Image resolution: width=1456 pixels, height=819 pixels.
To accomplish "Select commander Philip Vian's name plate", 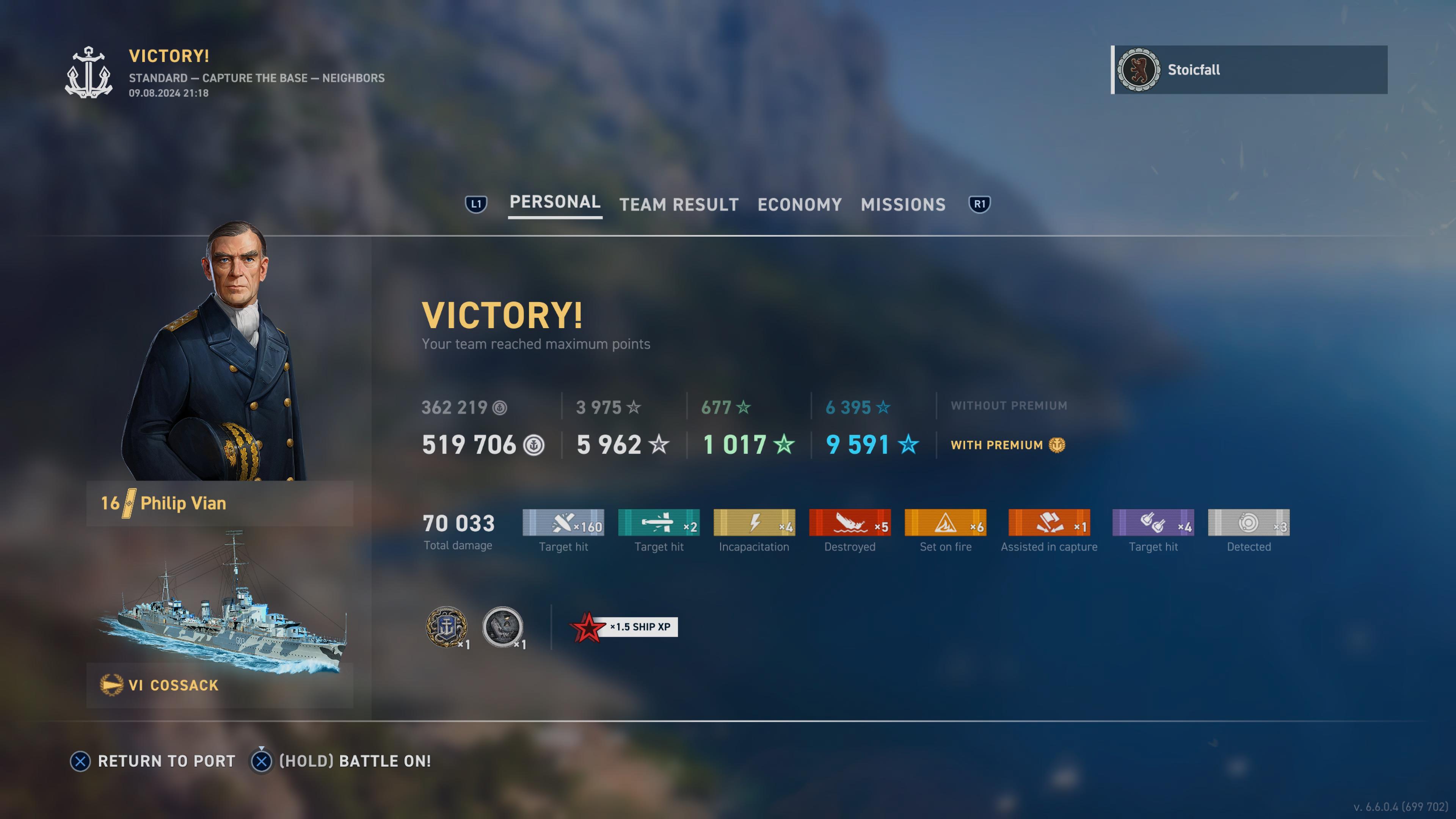I will coord(219,503).
